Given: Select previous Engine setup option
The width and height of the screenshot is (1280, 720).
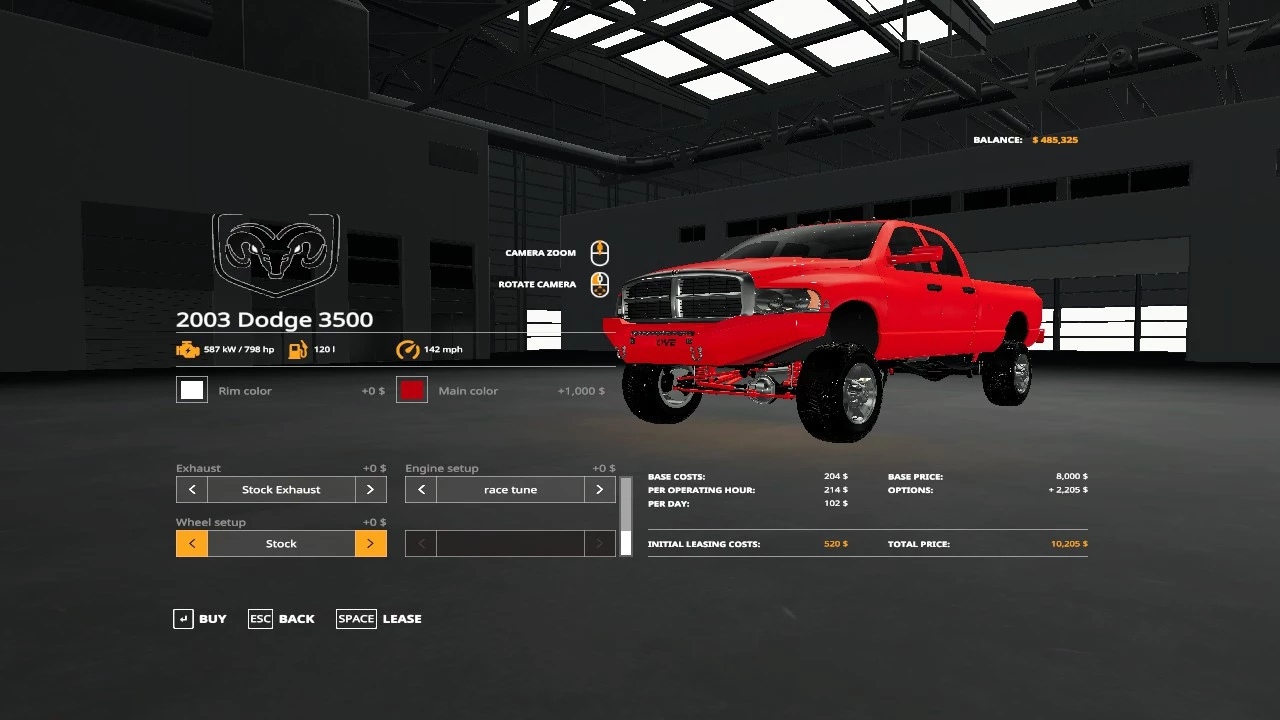Looking at the screenshot, I should tap(421, 490).
